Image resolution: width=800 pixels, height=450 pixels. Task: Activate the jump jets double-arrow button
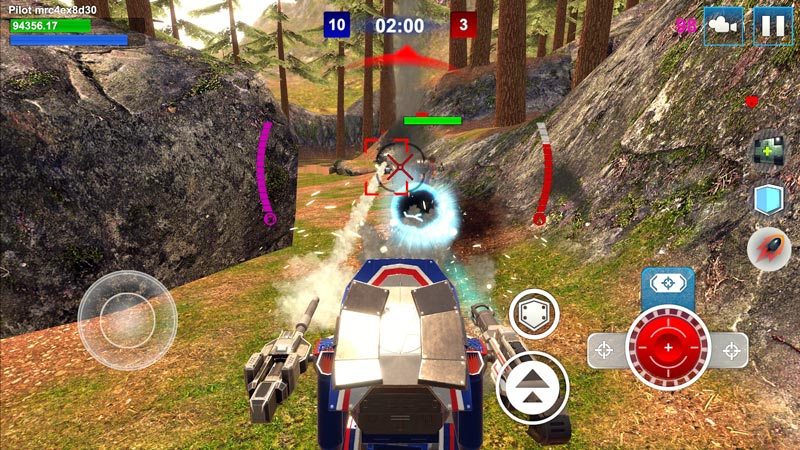click(532, 388)
